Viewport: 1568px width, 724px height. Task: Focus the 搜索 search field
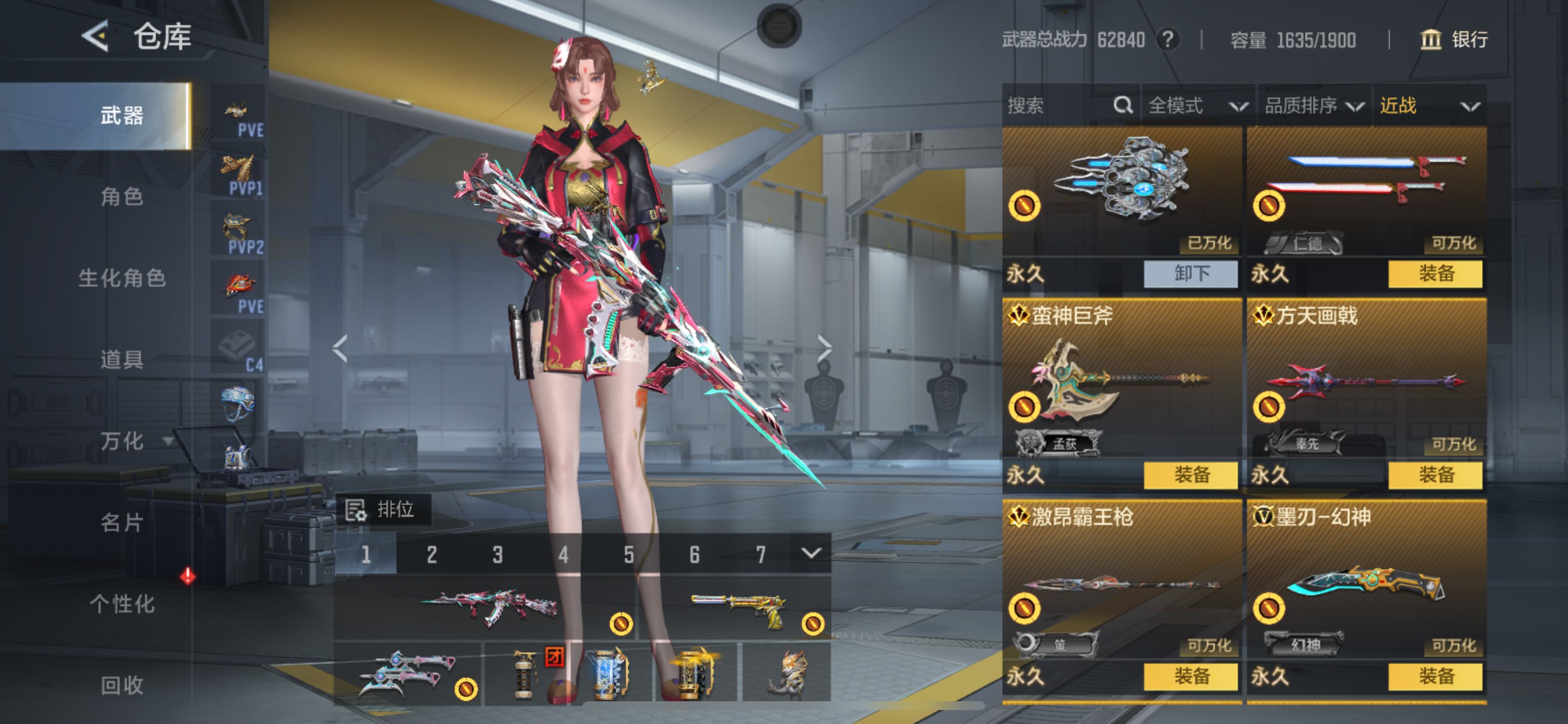tap(1059, 106)
